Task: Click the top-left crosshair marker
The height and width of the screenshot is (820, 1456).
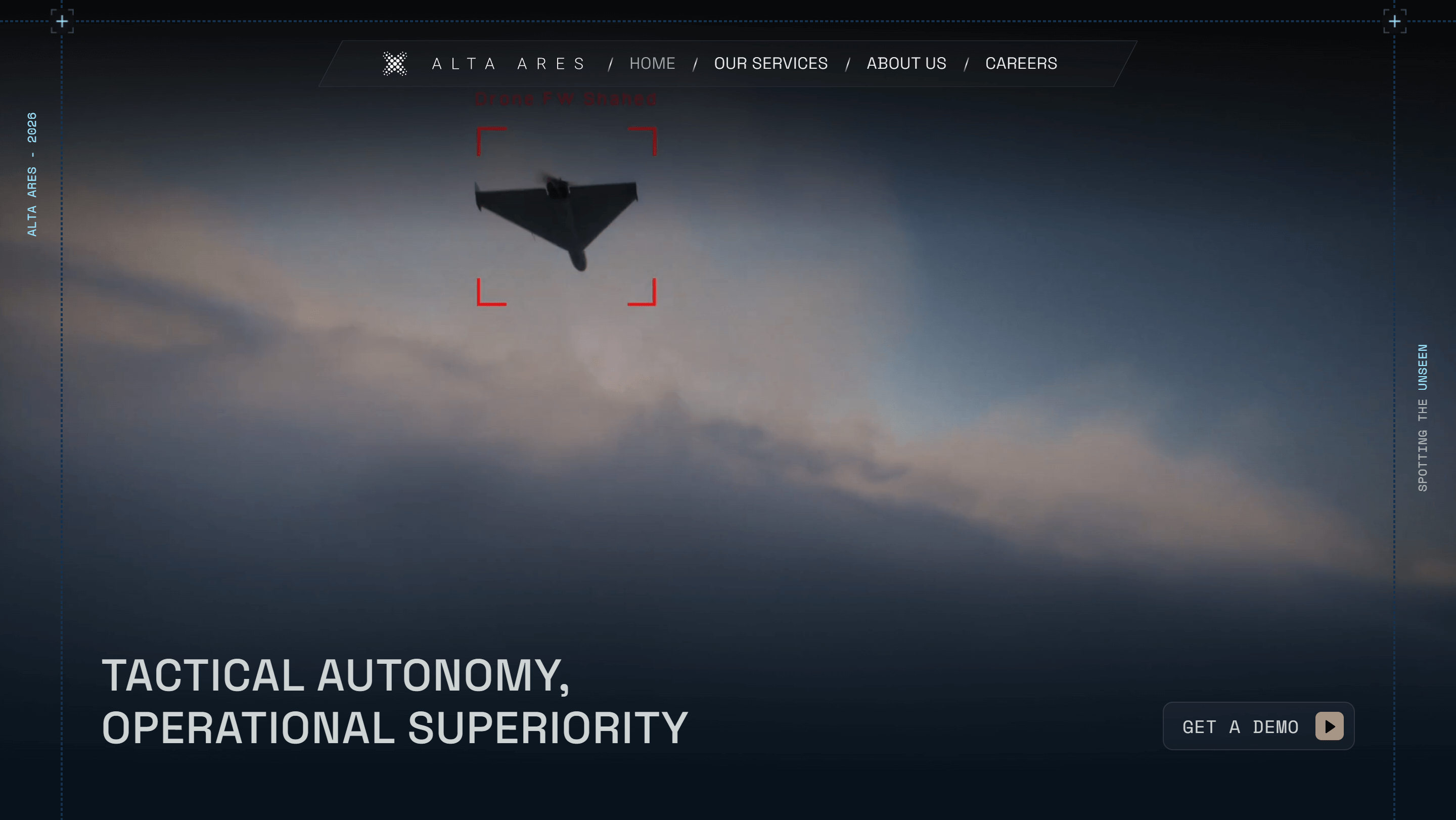Action: 62,21
